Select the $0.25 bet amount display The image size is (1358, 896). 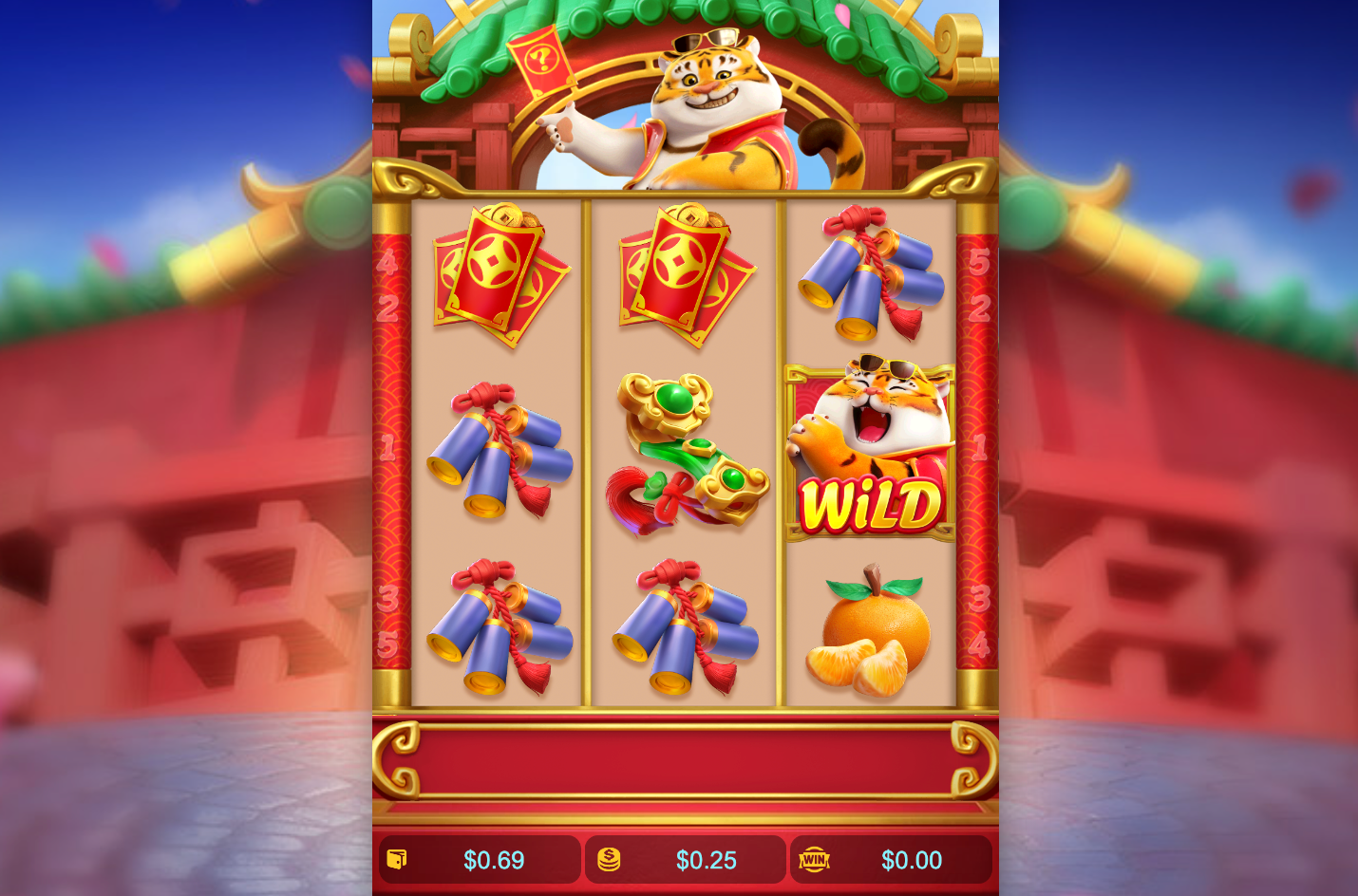tap(706, 860)
